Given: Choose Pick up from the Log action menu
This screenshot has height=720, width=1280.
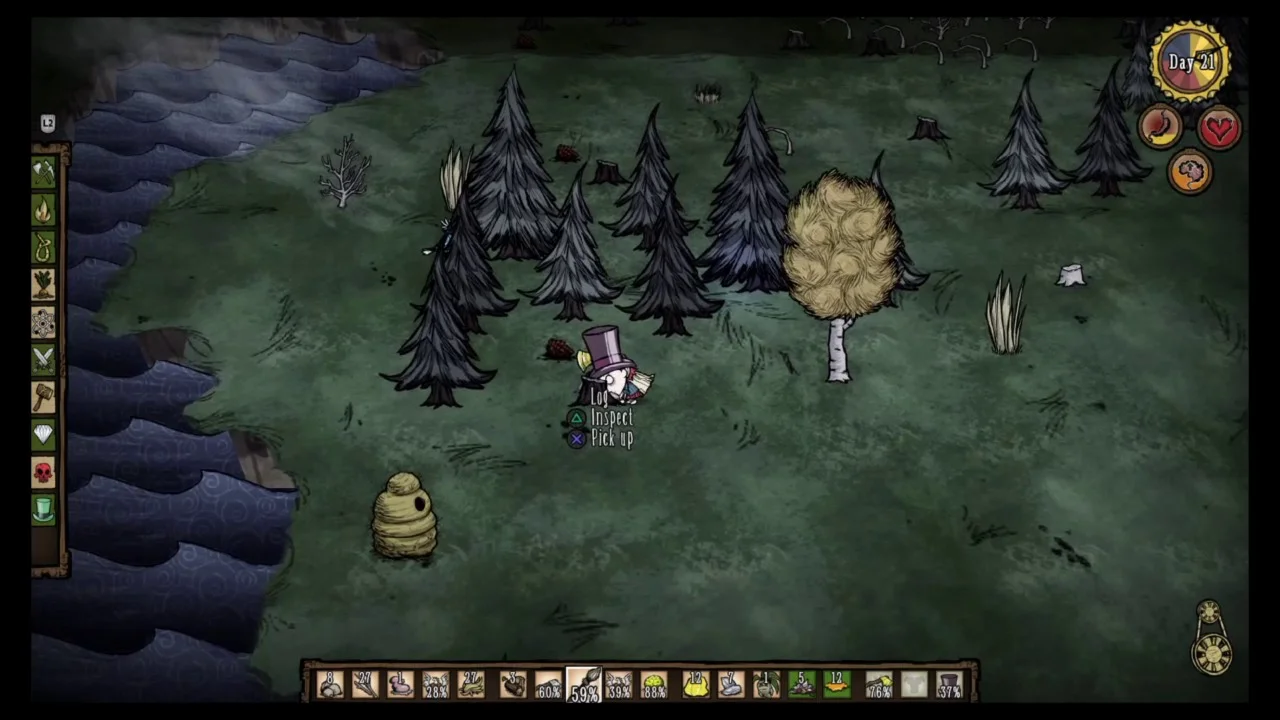Looking at the screenshot, I should (613, 439).
